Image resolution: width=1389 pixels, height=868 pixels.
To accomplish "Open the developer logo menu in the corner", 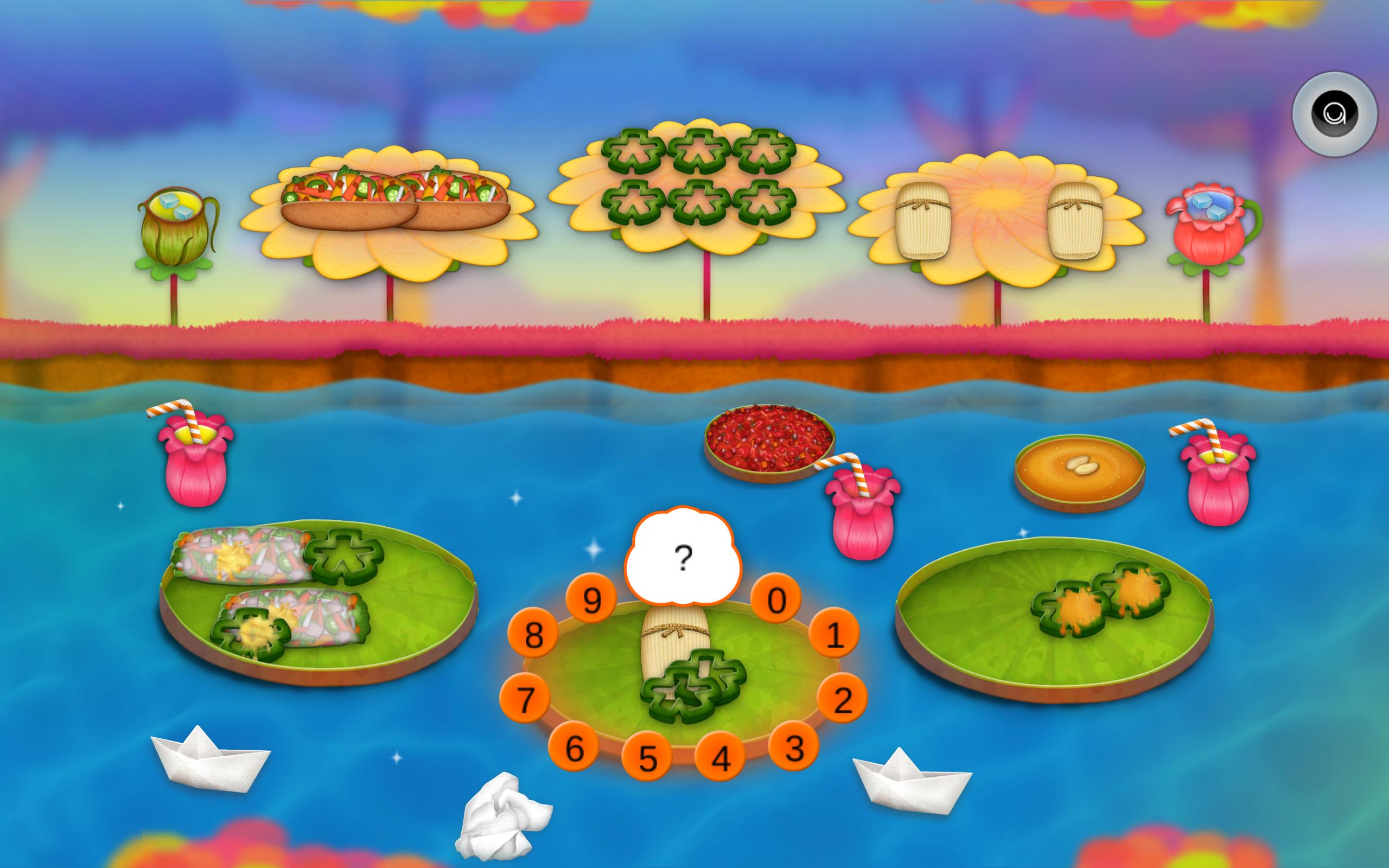I will coord(1334,114).
